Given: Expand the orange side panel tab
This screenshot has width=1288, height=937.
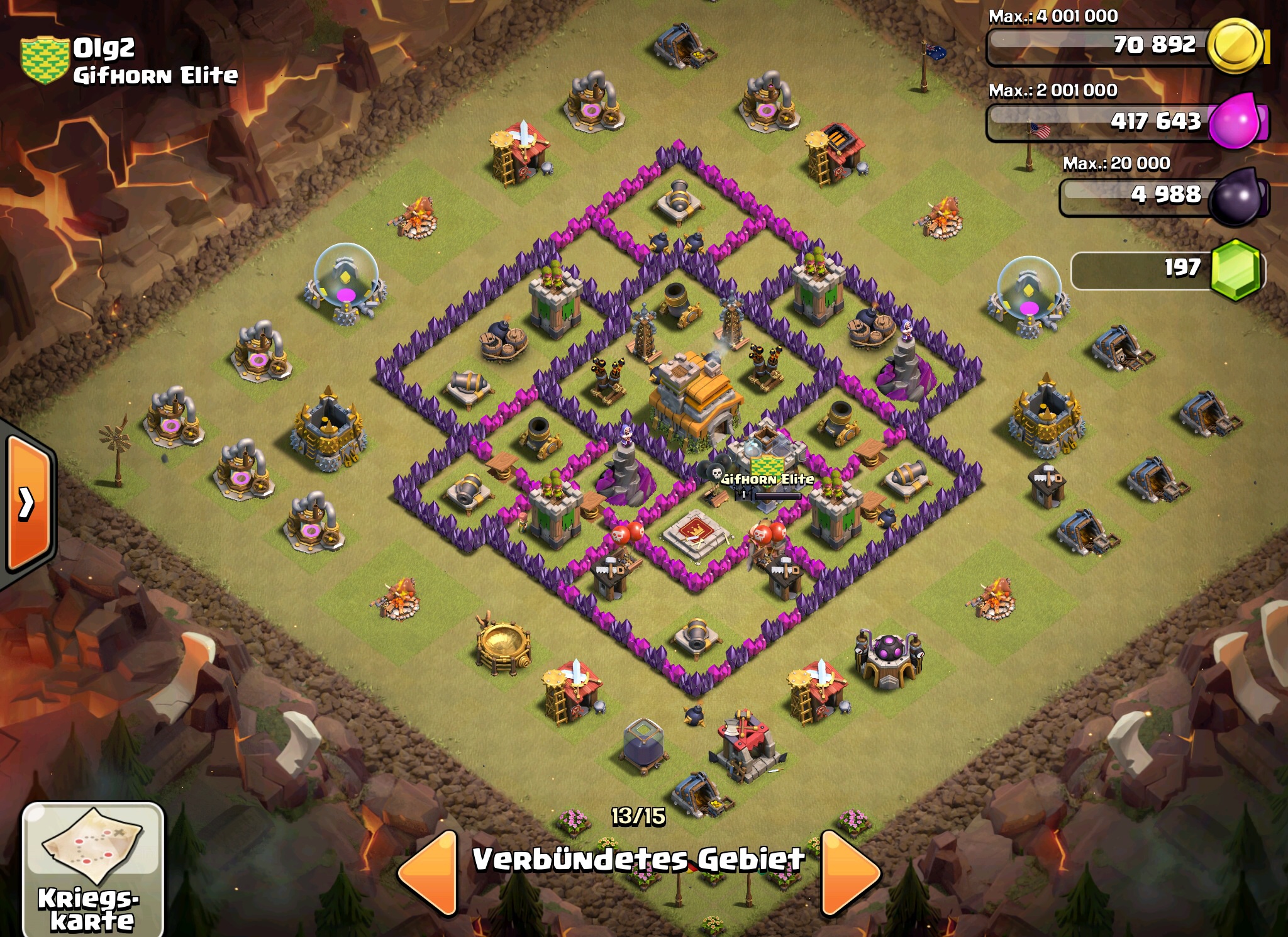Looking at the screenshot, I should [27, 503].
